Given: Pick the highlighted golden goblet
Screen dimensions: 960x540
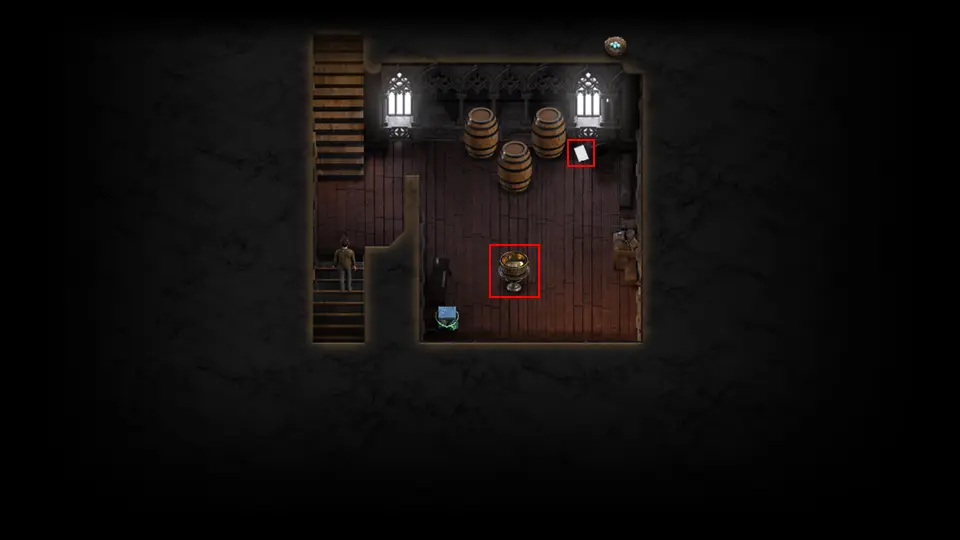Looking at the screenshot, I should tap(514, 269).
